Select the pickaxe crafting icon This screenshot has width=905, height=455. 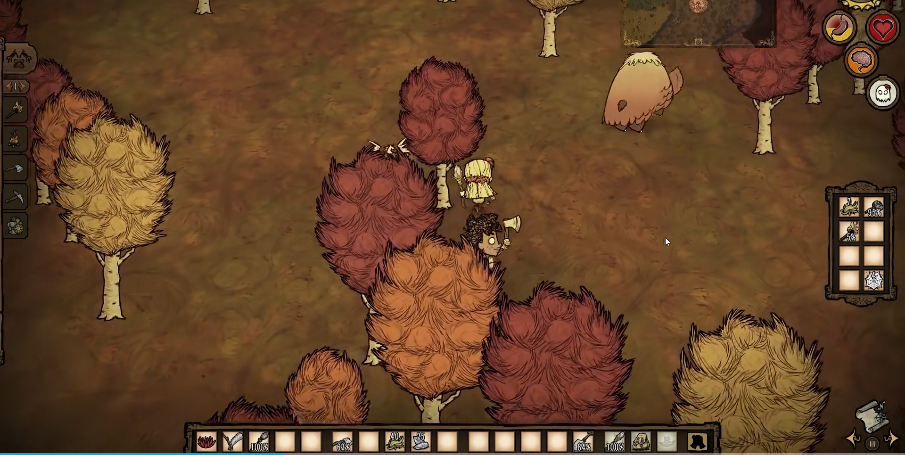pyautogui.click(x=16, y=198)
